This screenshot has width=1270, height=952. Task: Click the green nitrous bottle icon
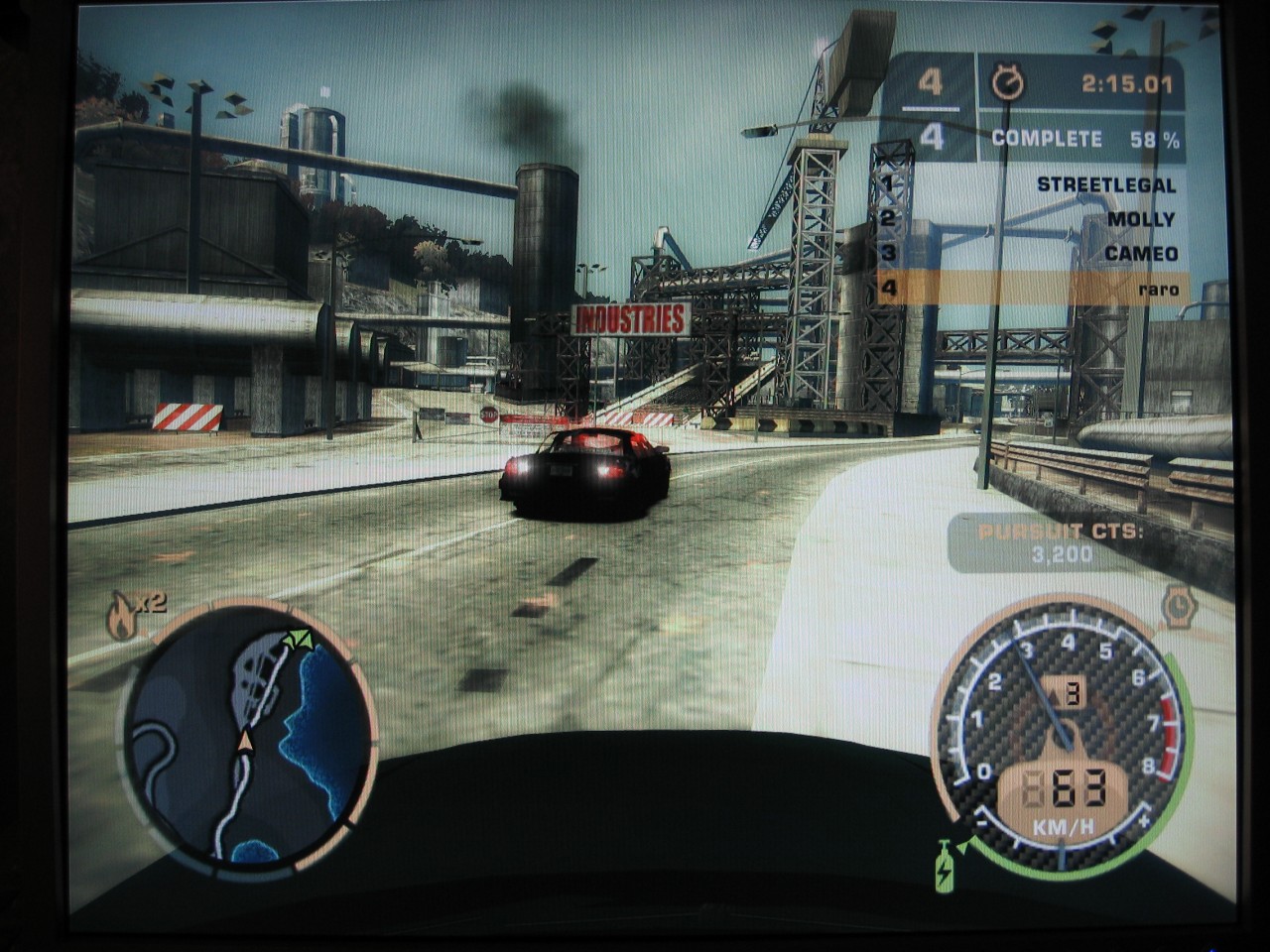944,866
